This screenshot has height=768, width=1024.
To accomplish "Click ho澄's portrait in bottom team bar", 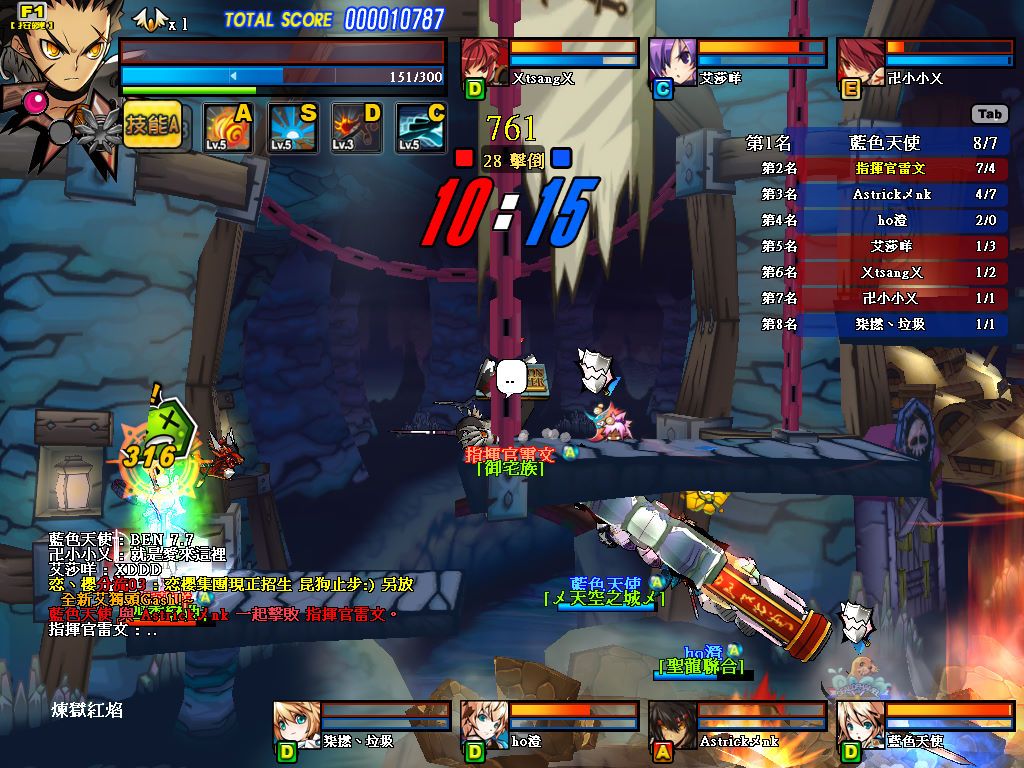I will click(x=484, y=724).
